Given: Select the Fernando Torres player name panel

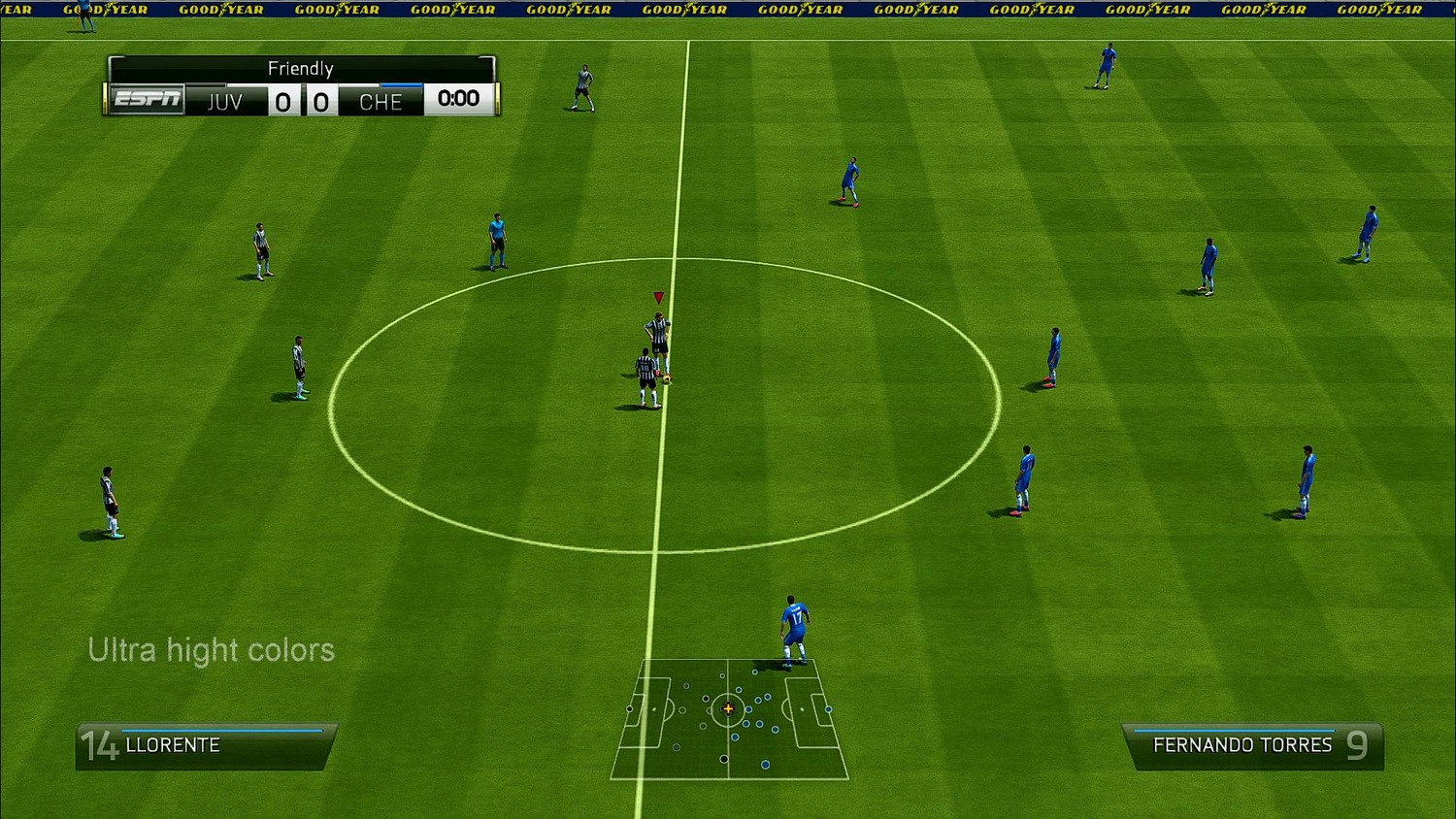Looking at the screenshot, I should 1253,745.
